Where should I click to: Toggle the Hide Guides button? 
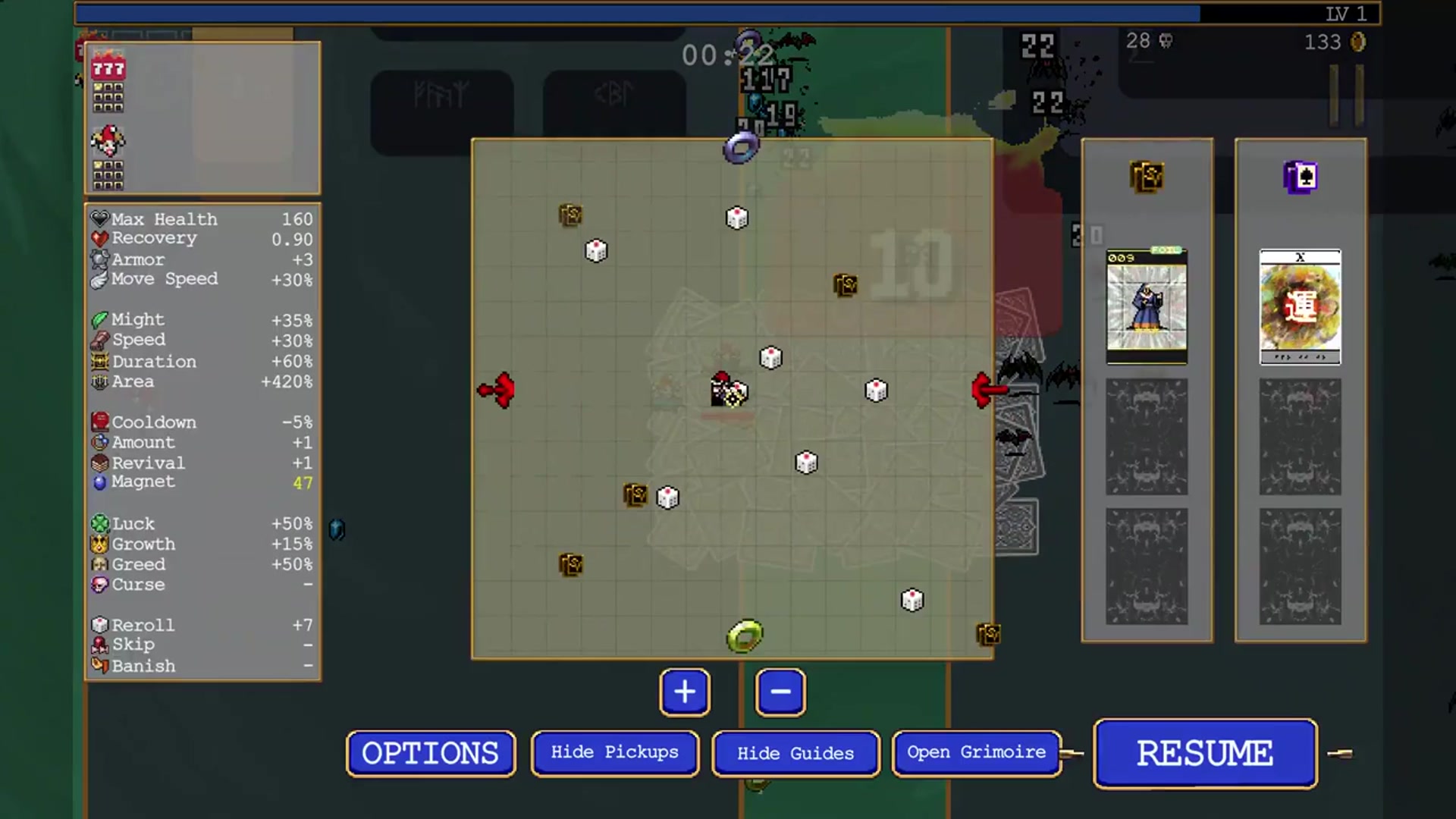pyautogui.click(x=795, y=753)
